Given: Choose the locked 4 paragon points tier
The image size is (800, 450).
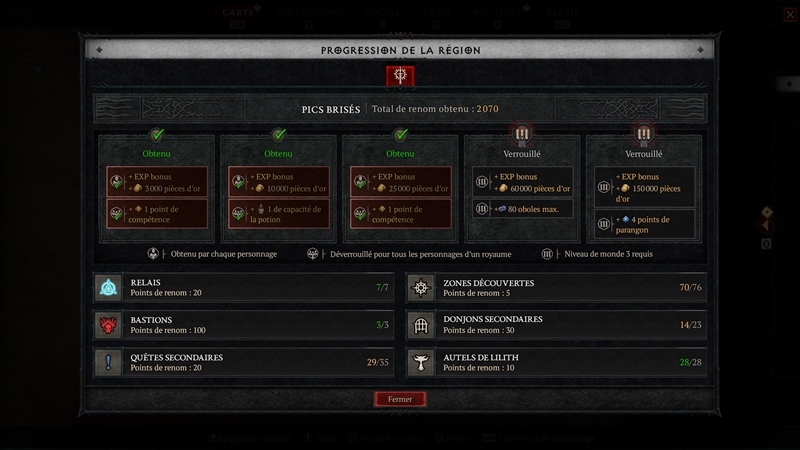Looking at the screenshot, I should point(644,188).
